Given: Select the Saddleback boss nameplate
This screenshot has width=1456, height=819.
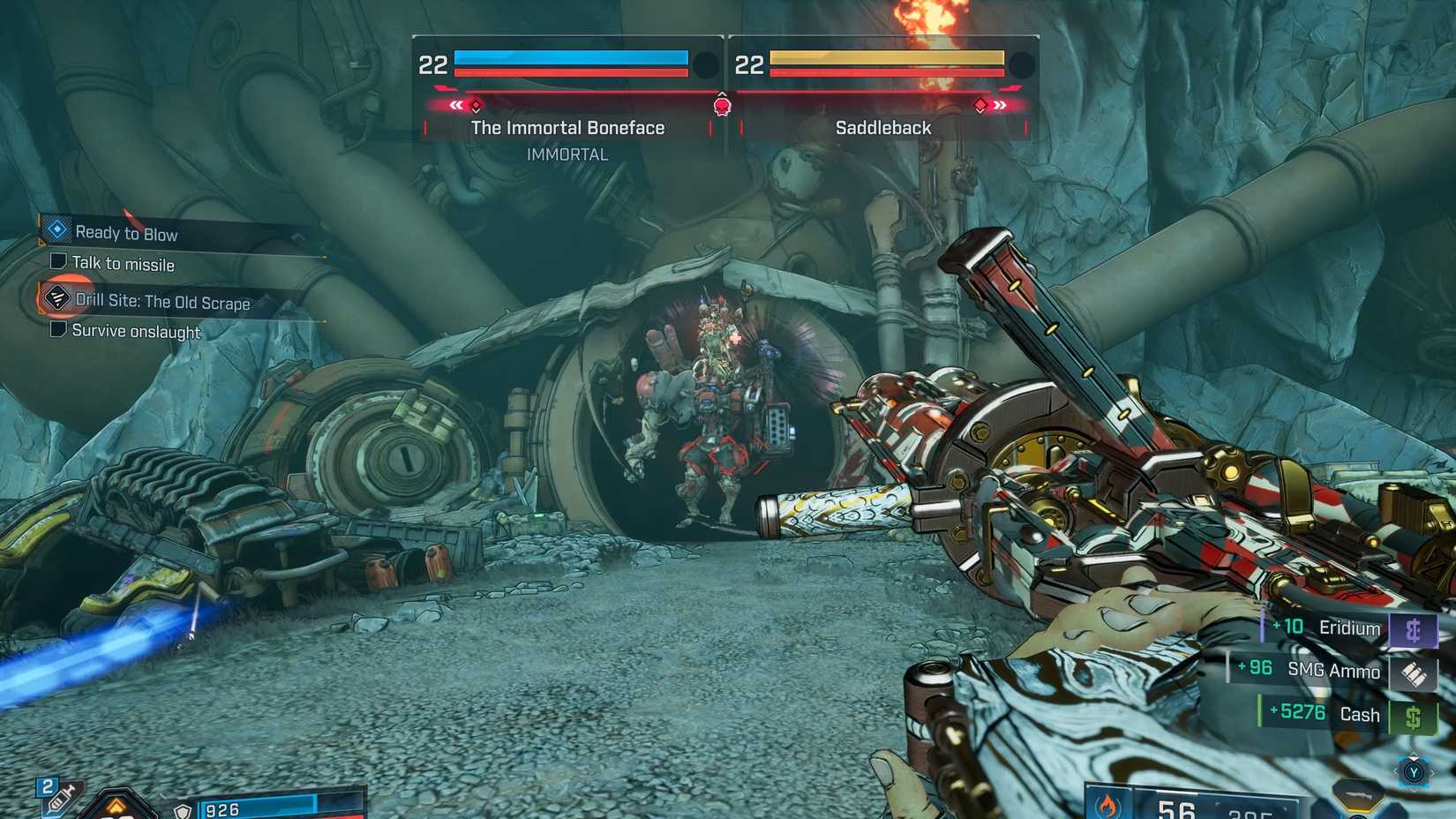Looking at the screenshot, I should click(x=882, y=127).
